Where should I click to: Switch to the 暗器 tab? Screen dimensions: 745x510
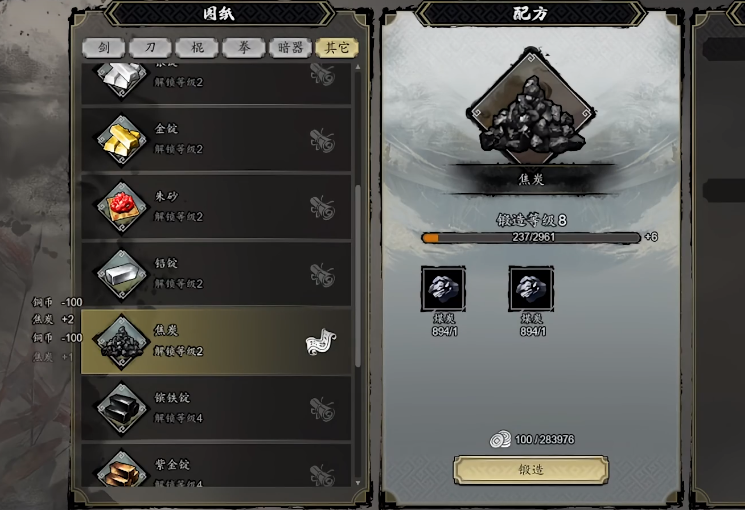289,47
